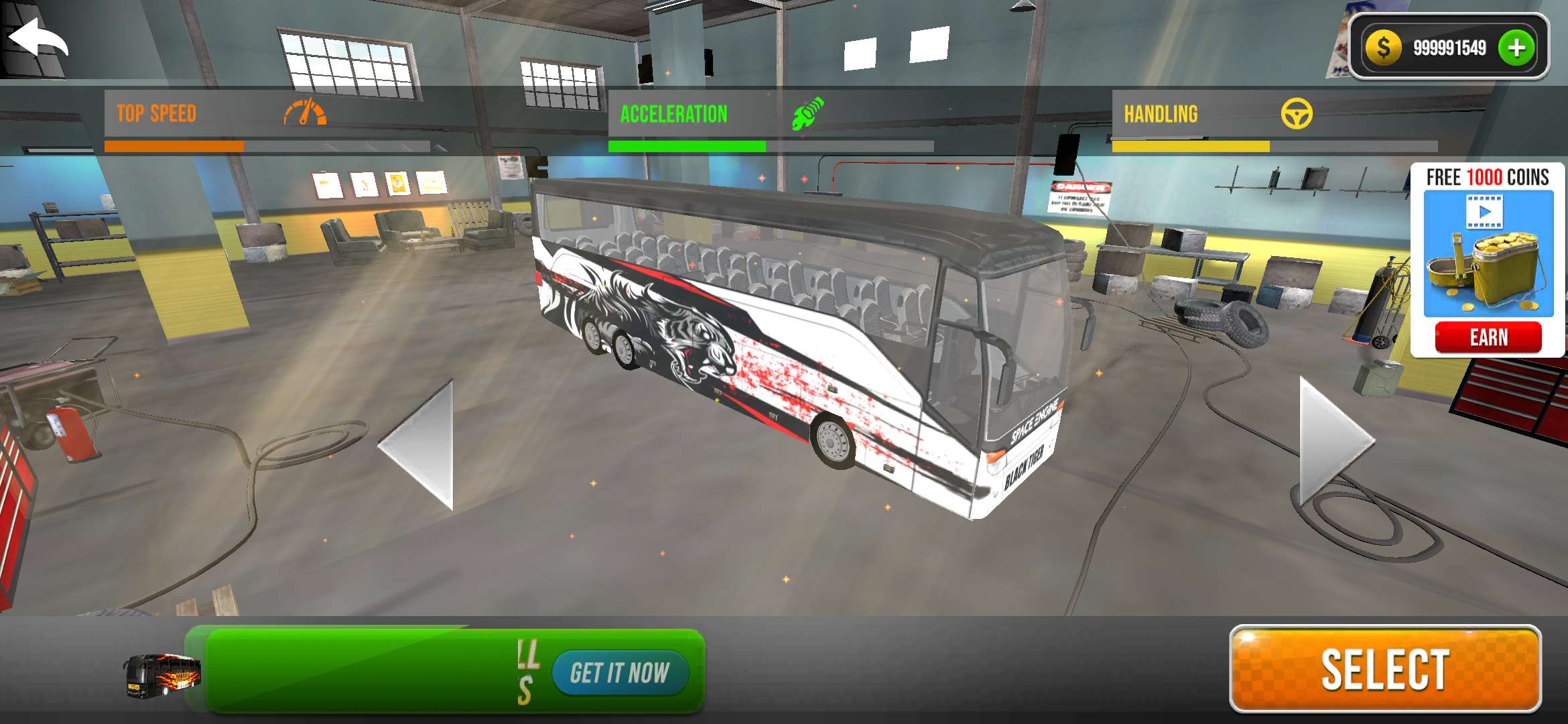
Task: Add more coins with the green plus
Action: pos(1516,48)
